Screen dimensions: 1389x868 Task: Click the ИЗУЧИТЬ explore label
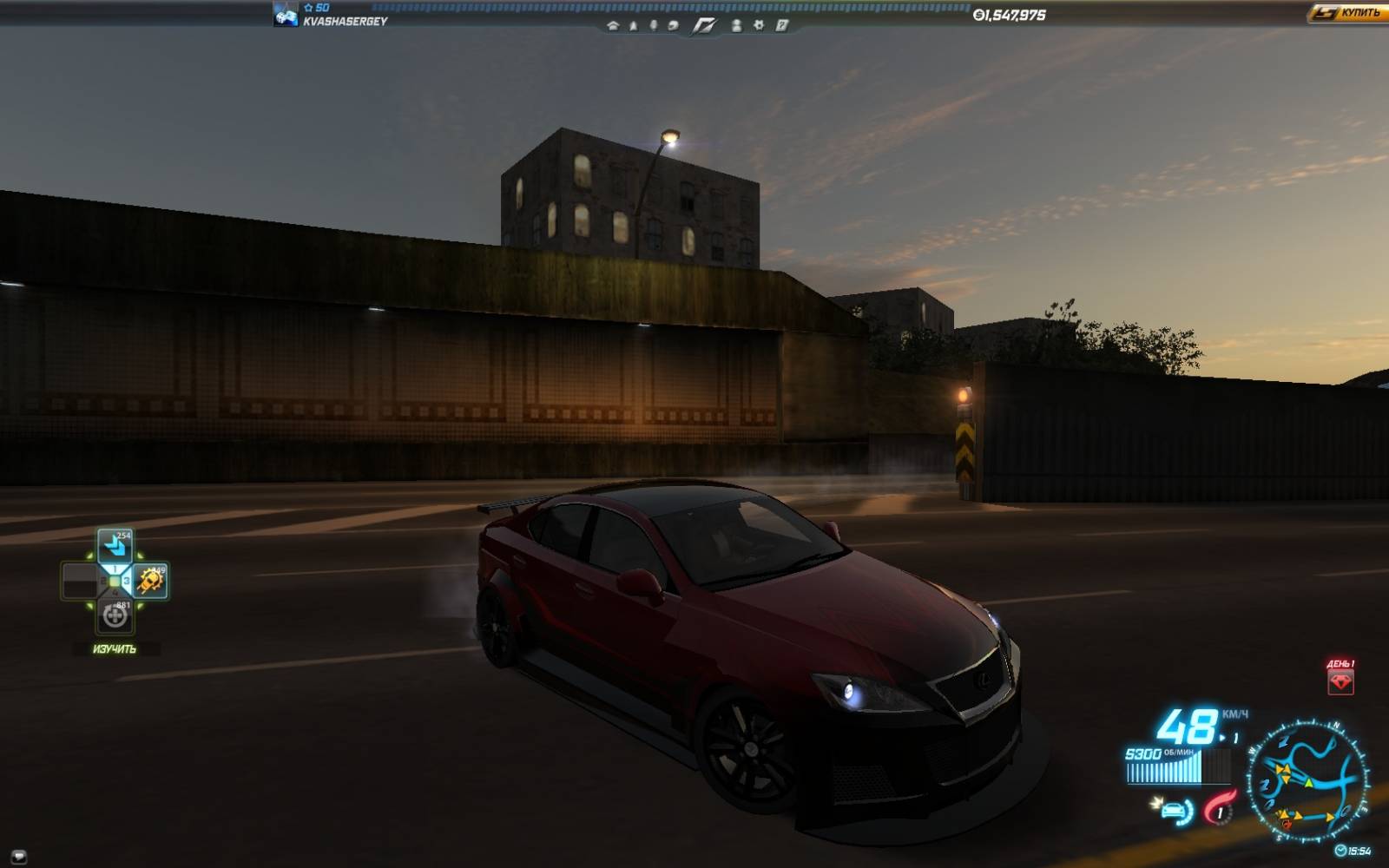115,649
